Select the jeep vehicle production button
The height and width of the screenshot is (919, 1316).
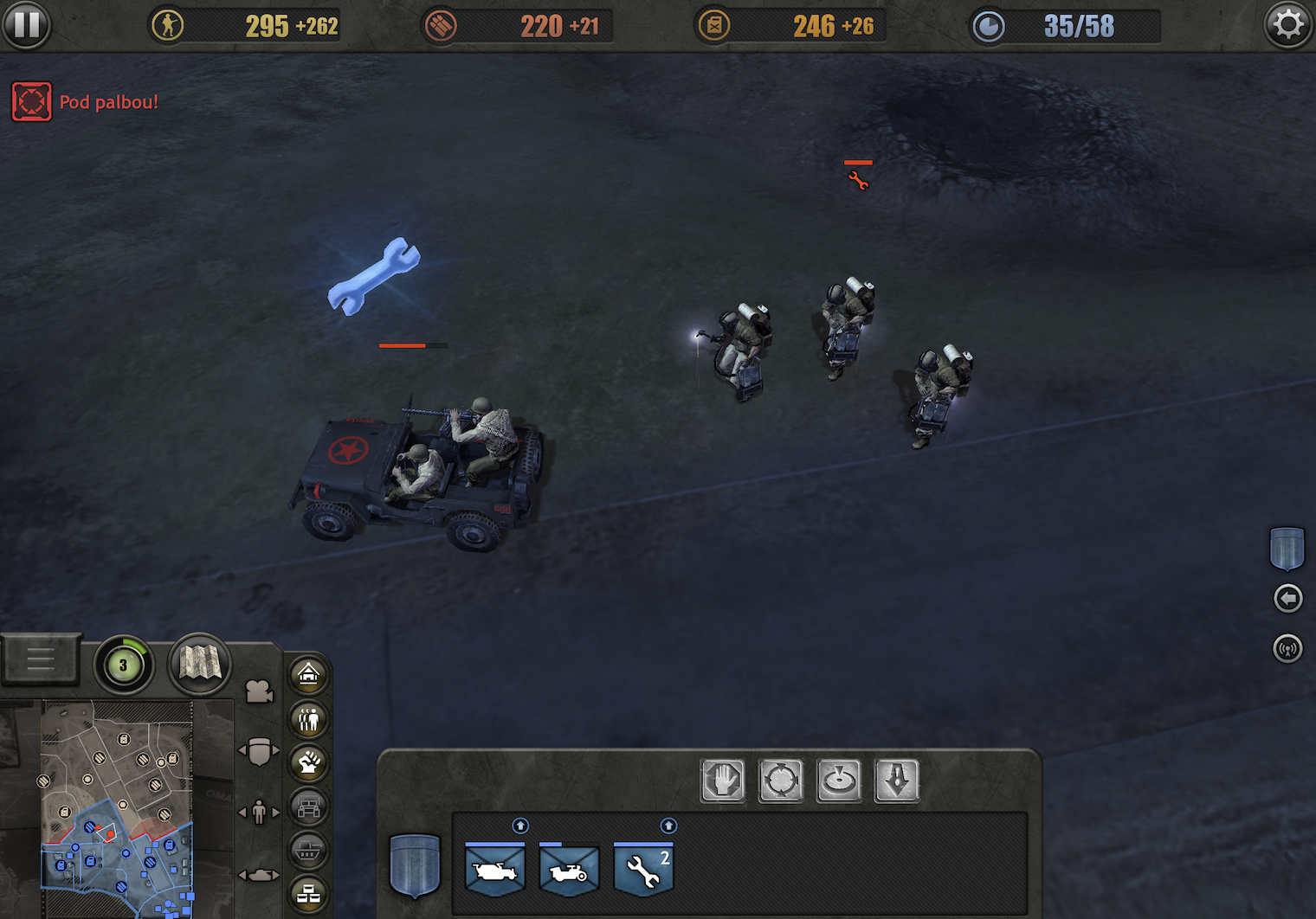[x=308, y=807]
